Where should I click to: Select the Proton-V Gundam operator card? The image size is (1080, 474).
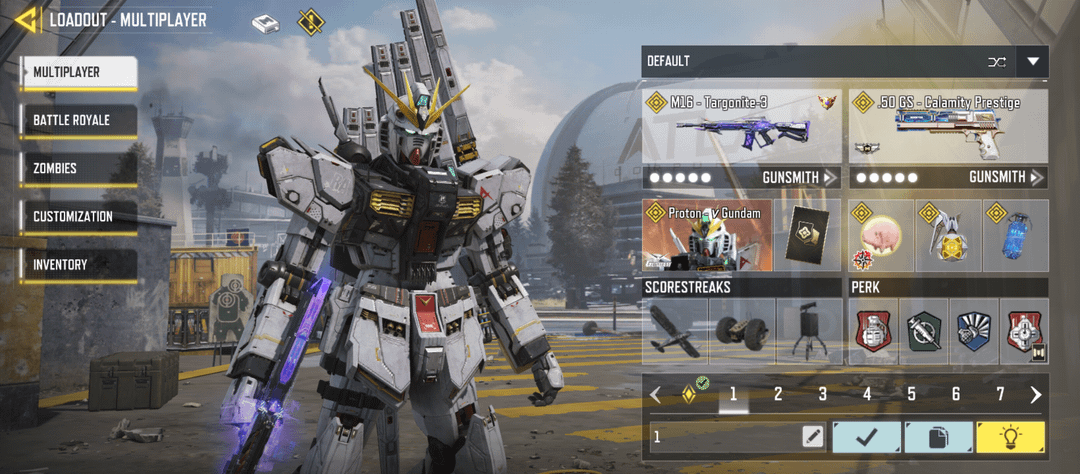pyautogui.click(x=707, y=235)
